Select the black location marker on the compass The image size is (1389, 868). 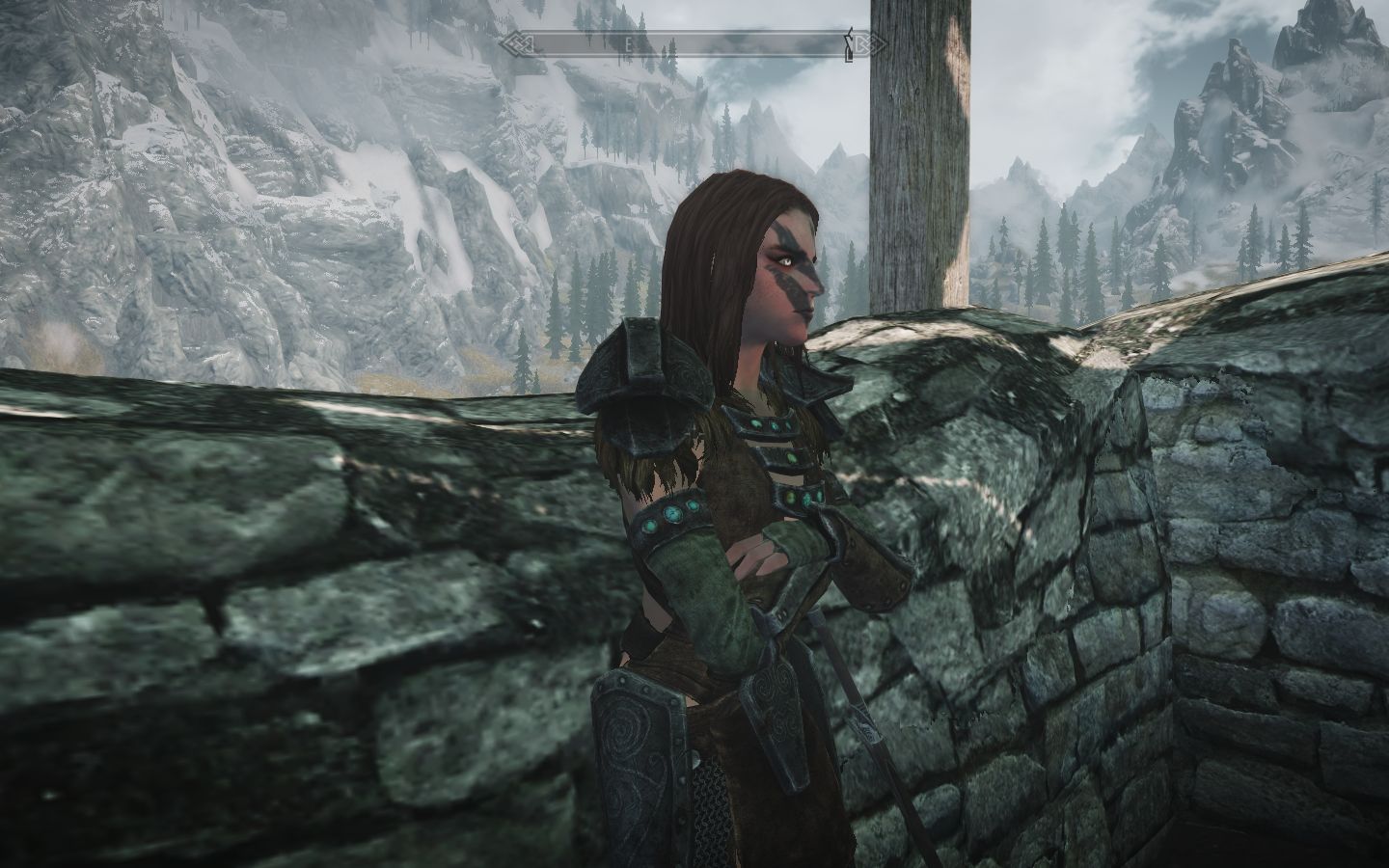(x=849, y=44)
